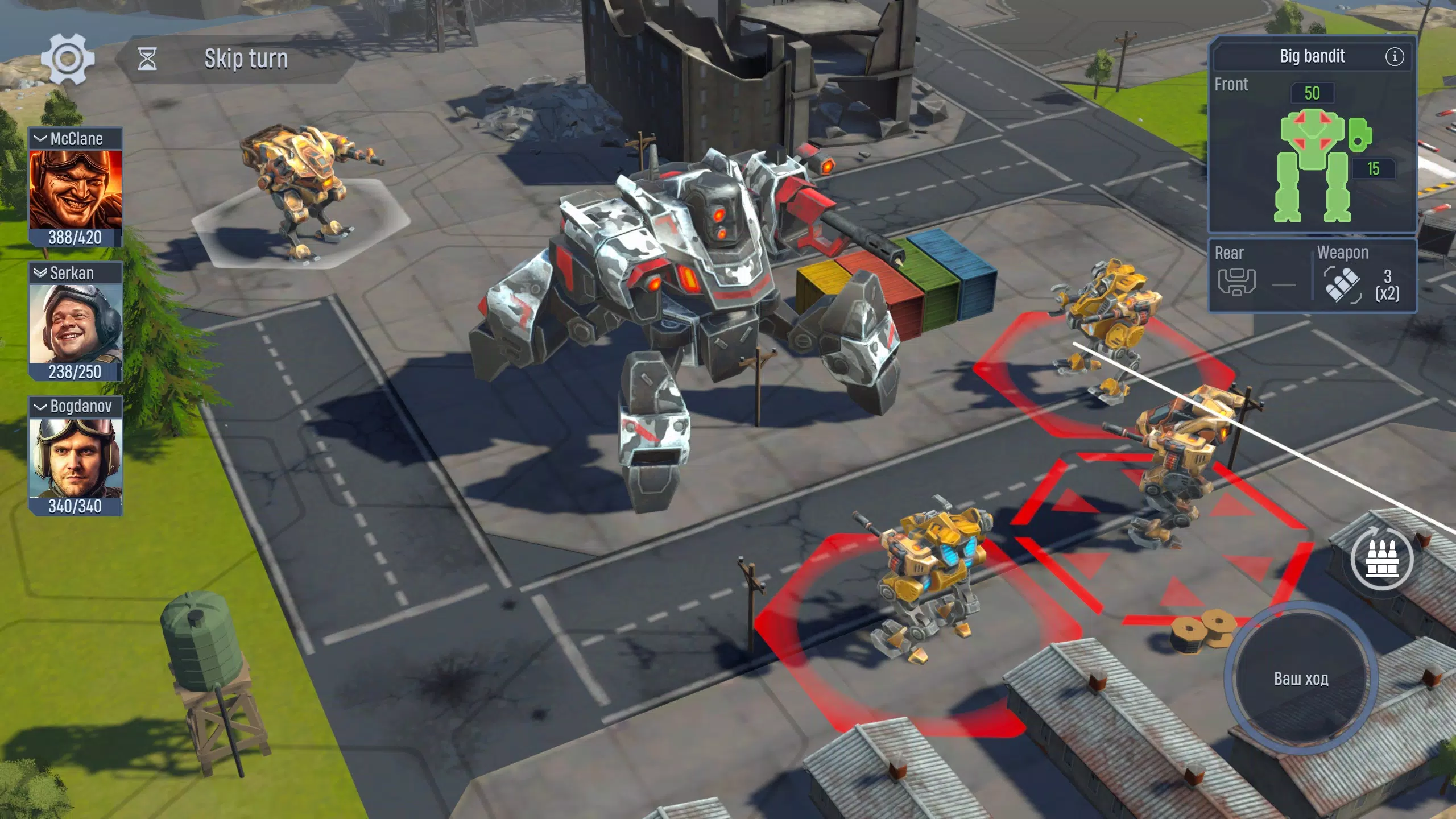1456x819 pixels.
Task: Toggle the Front armor value showing 50
Action: click(1313, 93)
